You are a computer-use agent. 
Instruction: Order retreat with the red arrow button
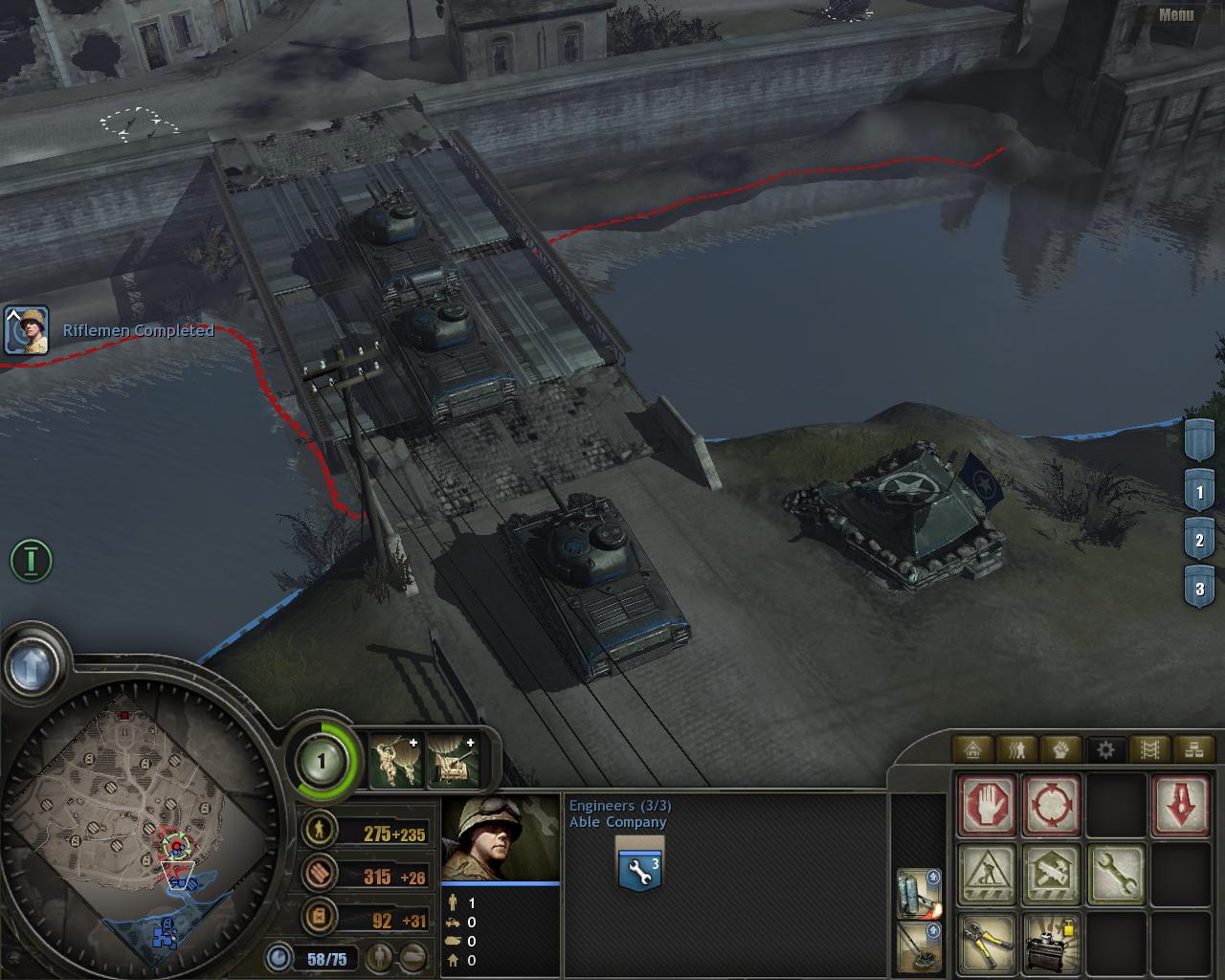1181,805
